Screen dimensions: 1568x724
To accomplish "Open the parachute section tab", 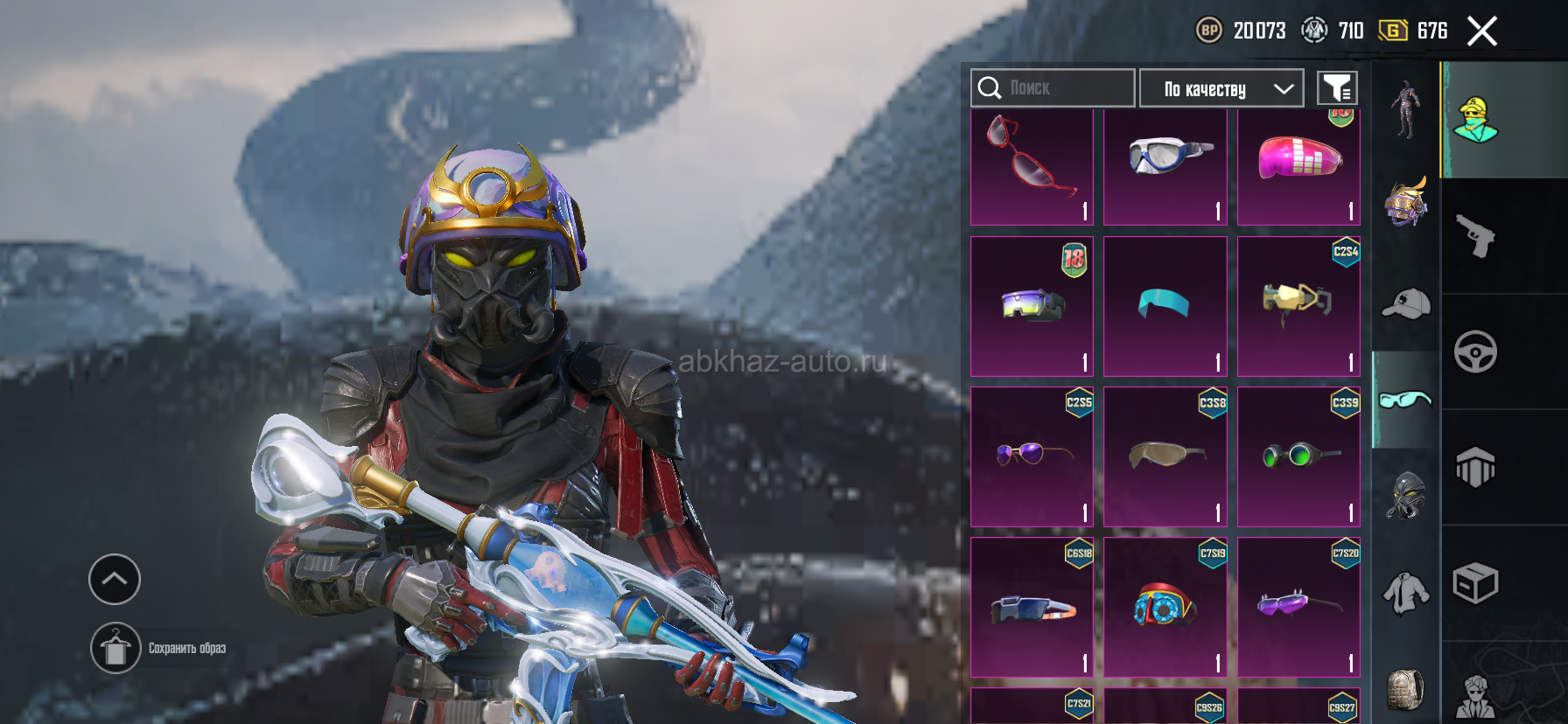I will pos(1475,467).
